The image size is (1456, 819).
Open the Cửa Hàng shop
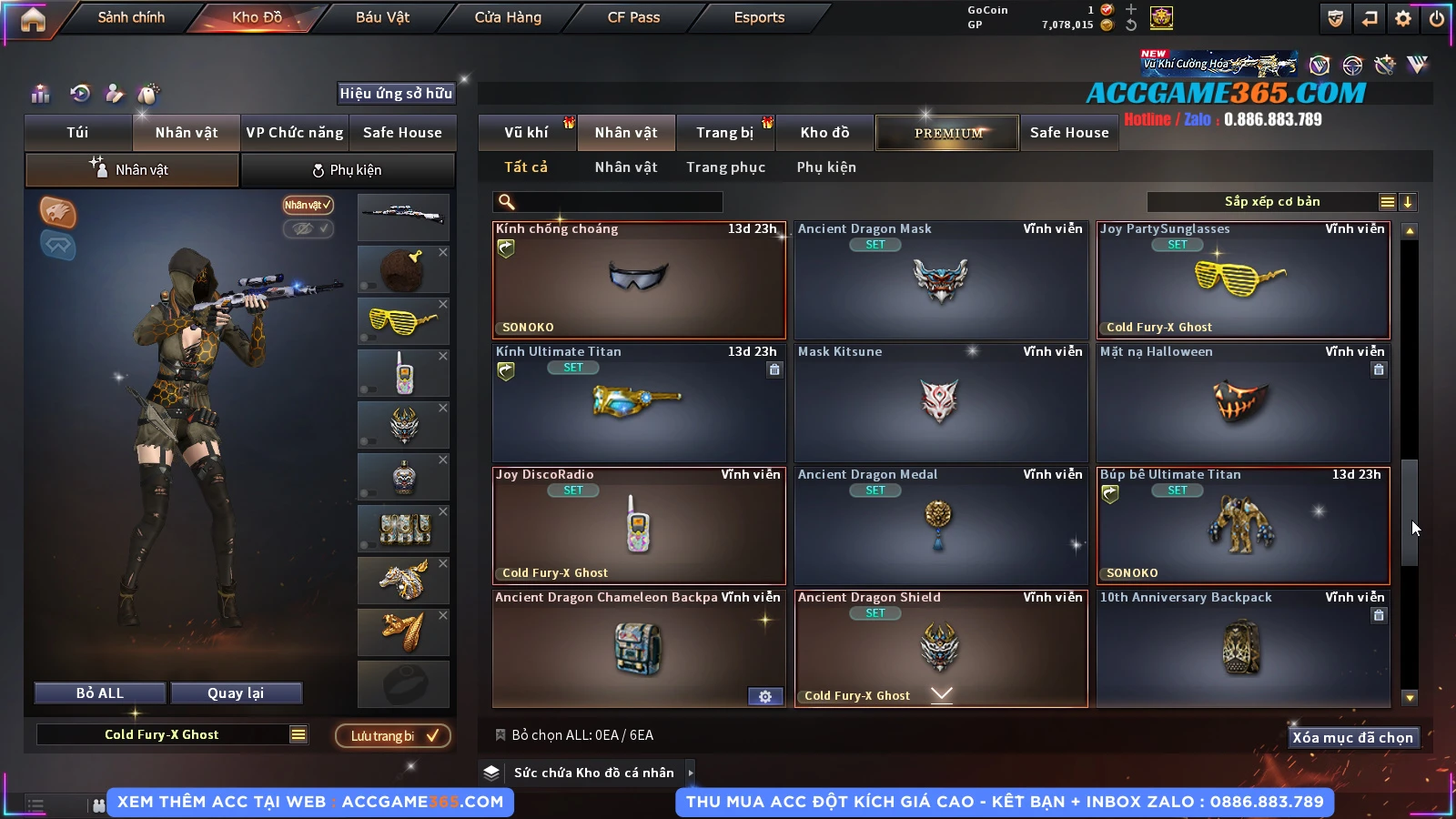pyautogui.click(x=508, y=17)
